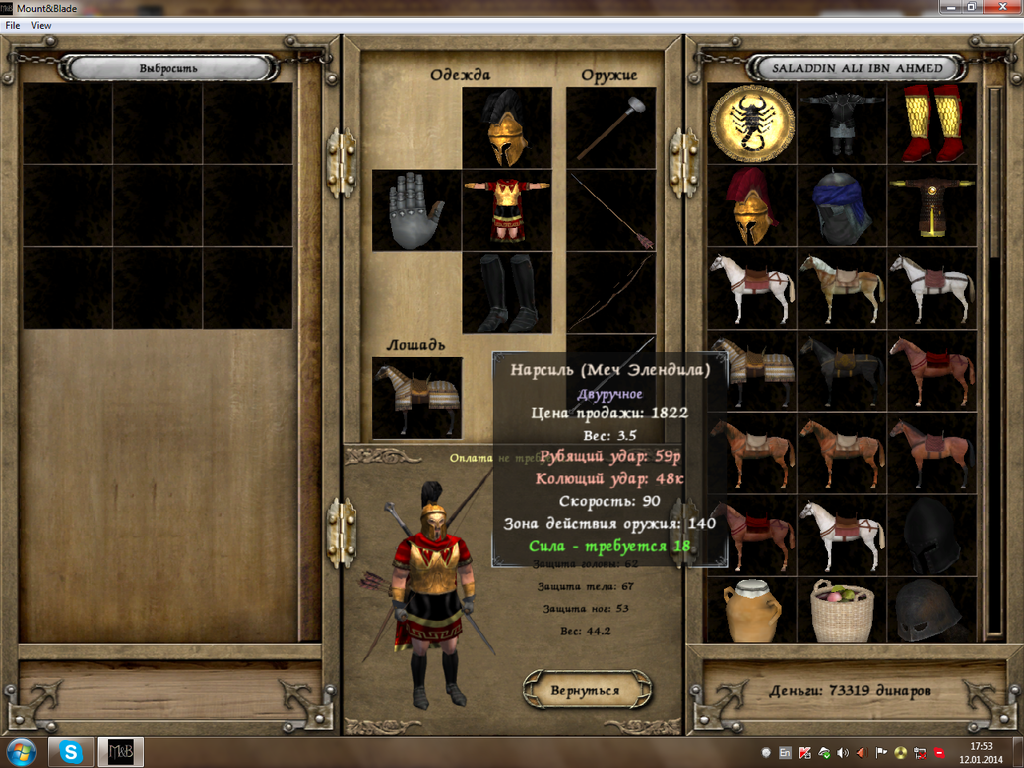Open the File menu

(13, 25)
